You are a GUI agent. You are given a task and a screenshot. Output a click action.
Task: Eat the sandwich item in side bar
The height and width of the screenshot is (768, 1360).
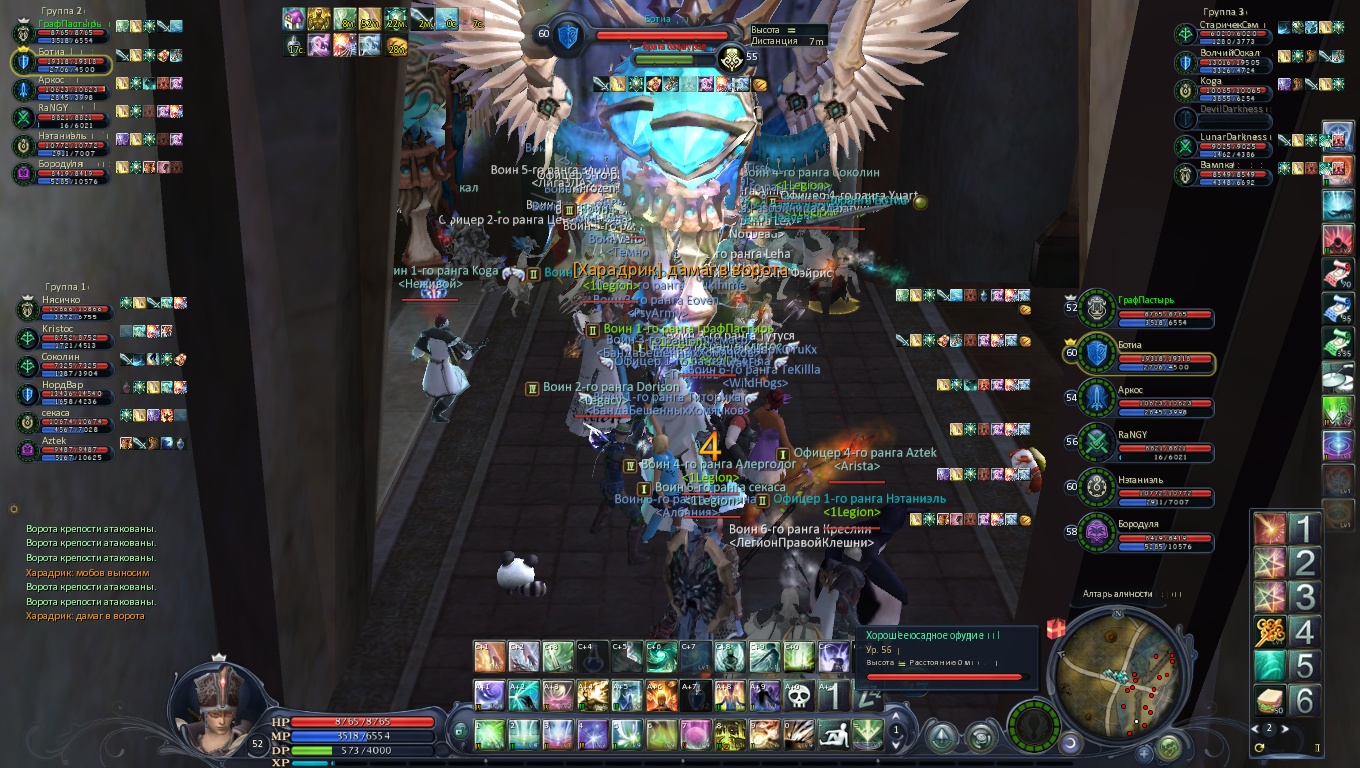coord(1270,700)
